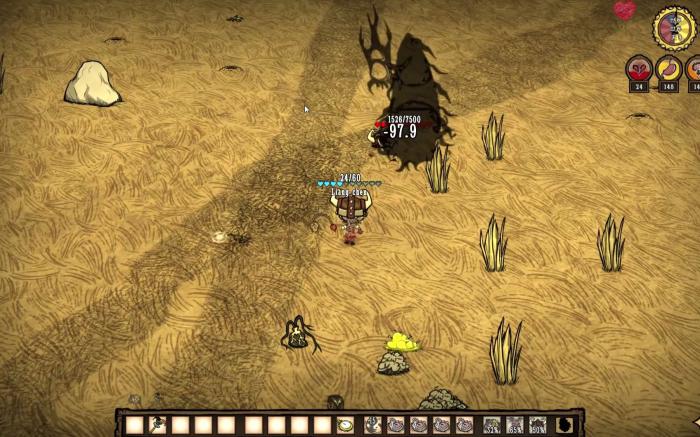Viewport: 700px width, 437px height.
Task: Select the item showing 32% durability
Action: click(492, 425)
